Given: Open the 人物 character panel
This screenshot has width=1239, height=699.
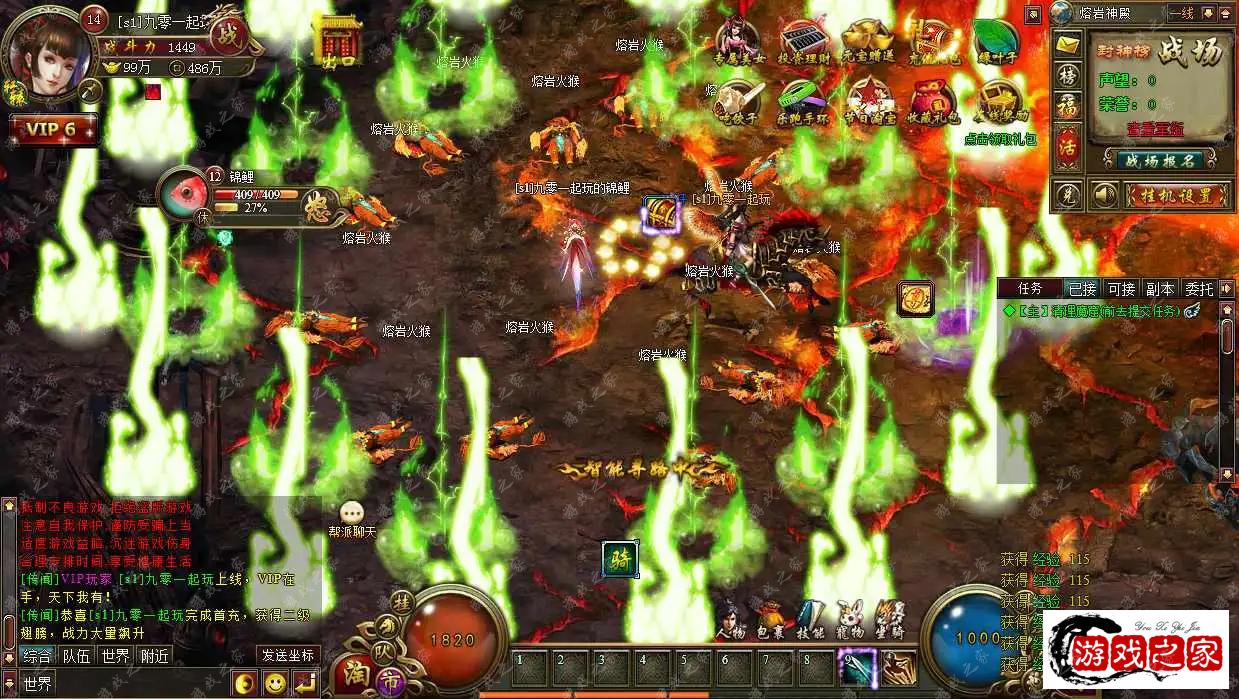Looking at the screenshot, I should pyautogui.click(x=730, y=622).
